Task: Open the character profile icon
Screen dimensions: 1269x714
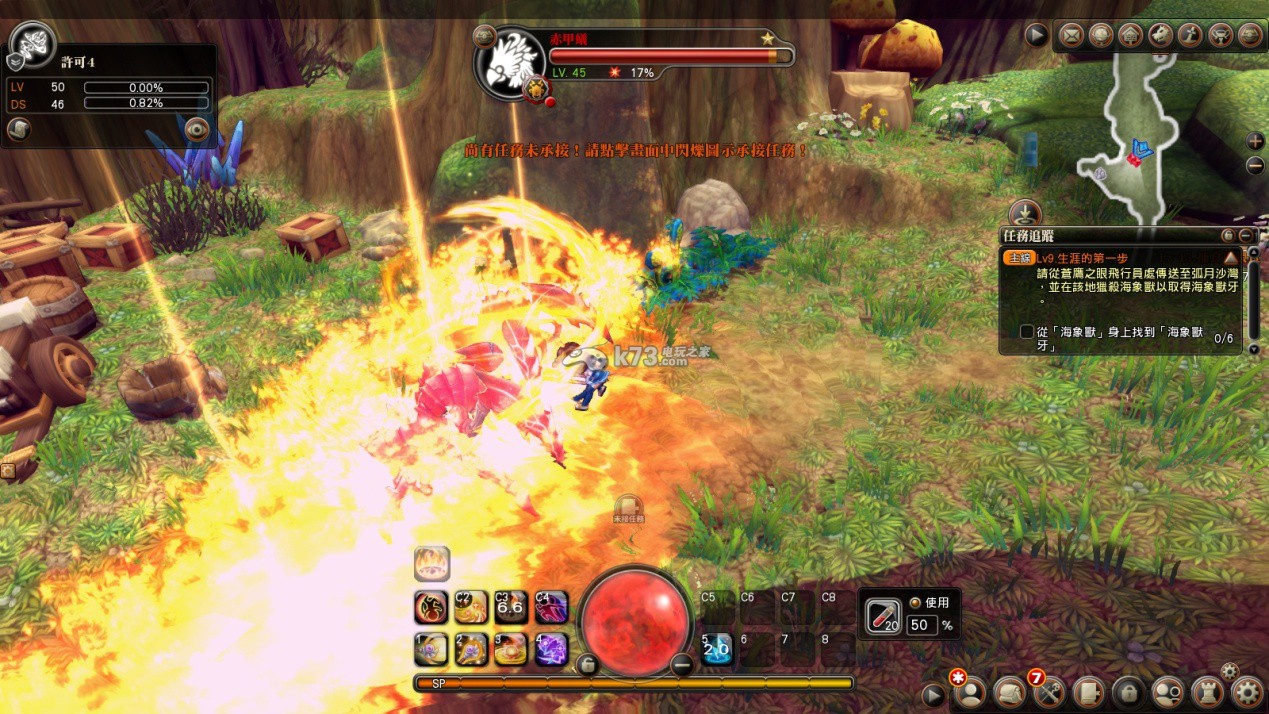Action: point(969,693)
